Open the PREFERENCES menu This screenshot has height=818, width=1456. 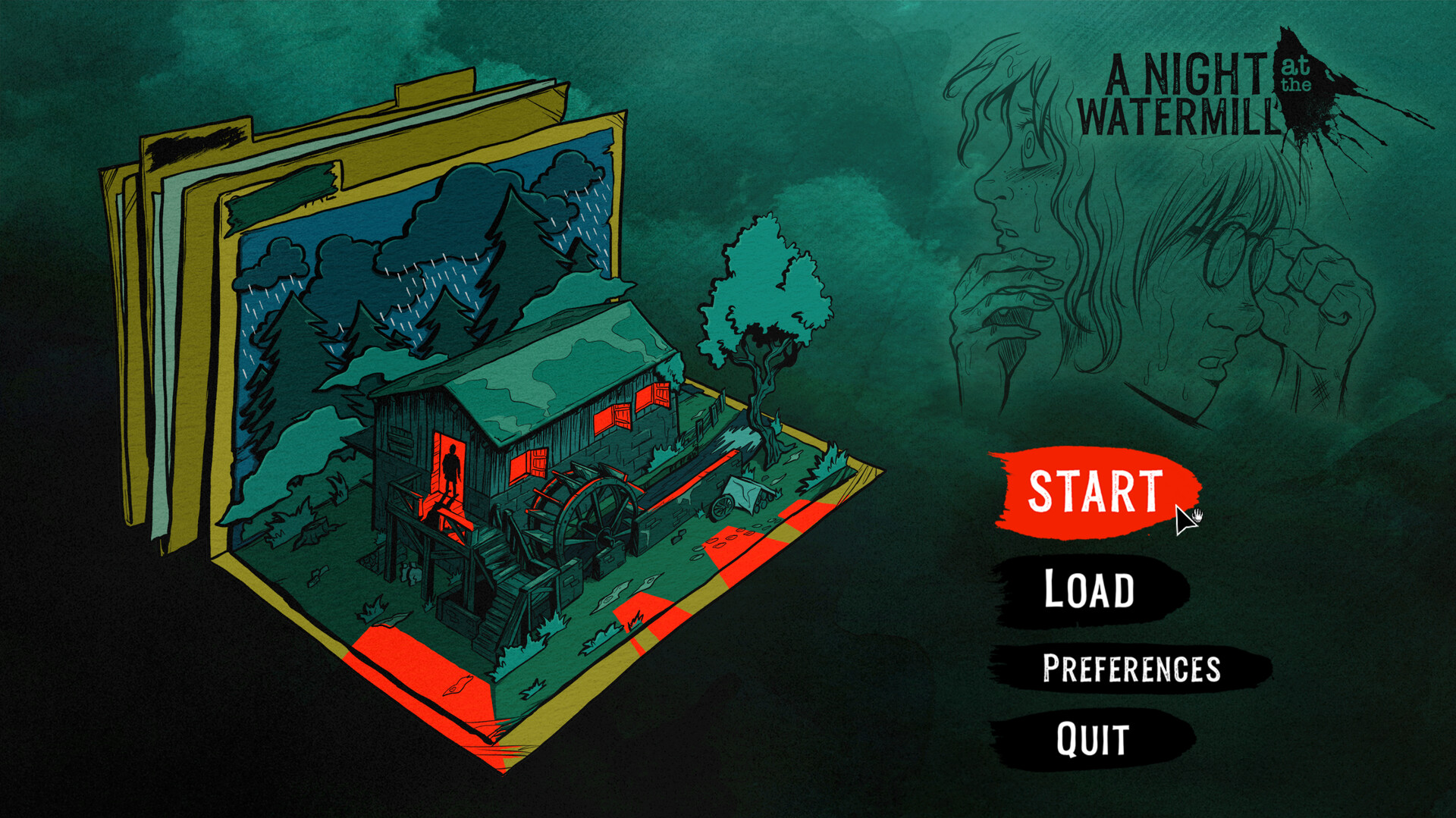pos(1131,669)
